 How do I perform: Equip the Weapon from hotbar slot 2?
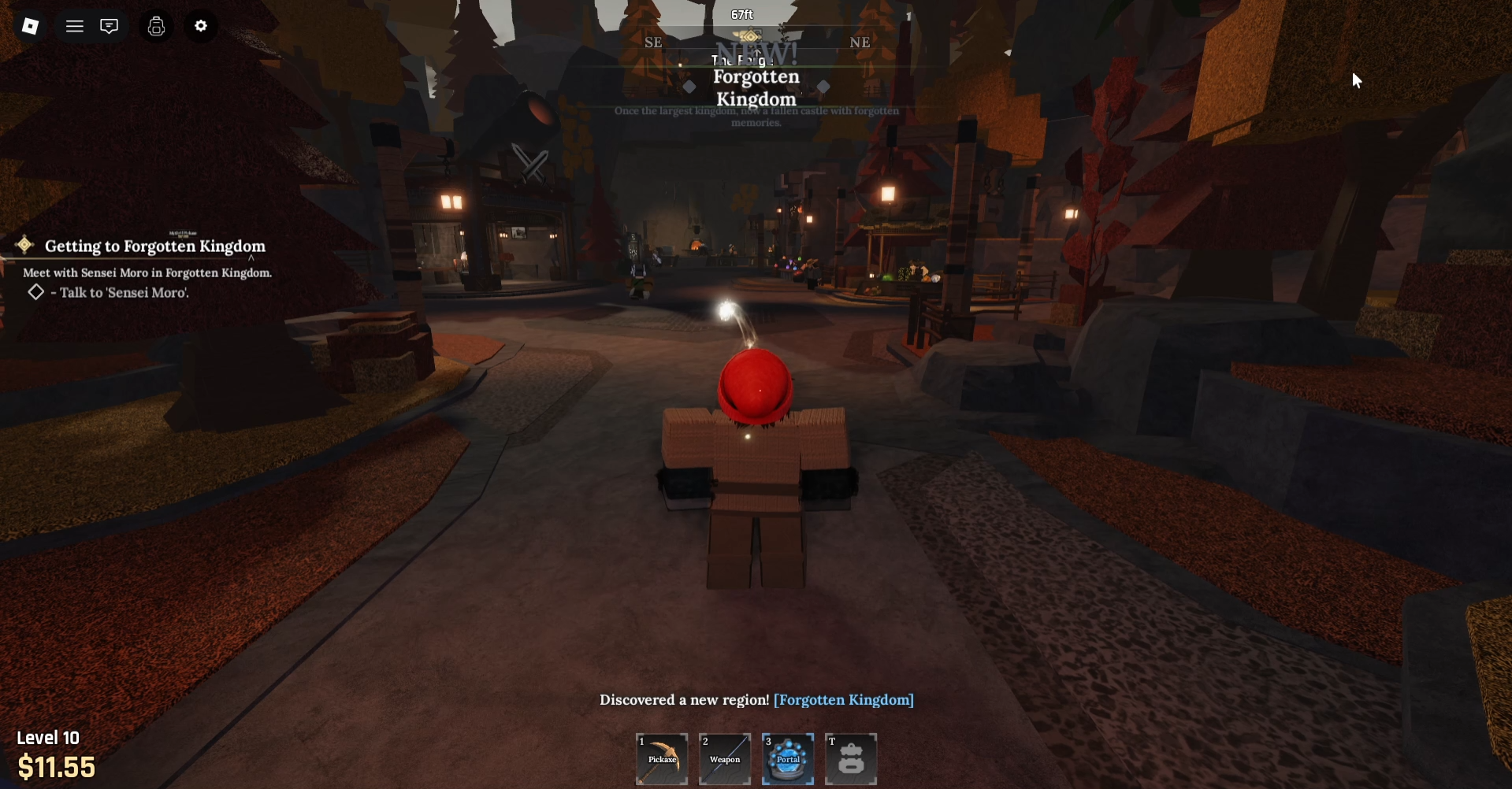(x=724, y=758)
